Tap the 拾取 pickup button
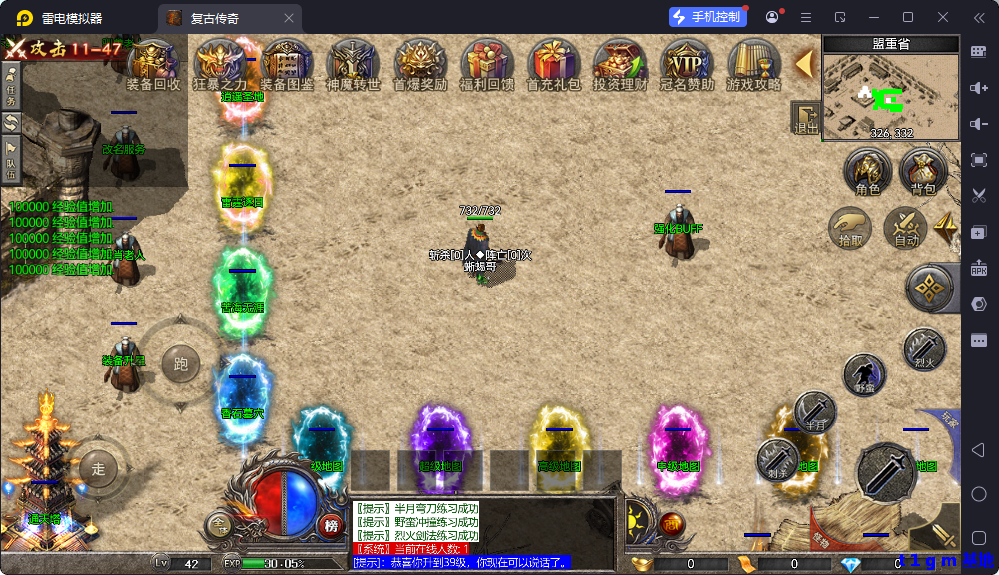Screen dimensions: 999x575 (850, 227)
